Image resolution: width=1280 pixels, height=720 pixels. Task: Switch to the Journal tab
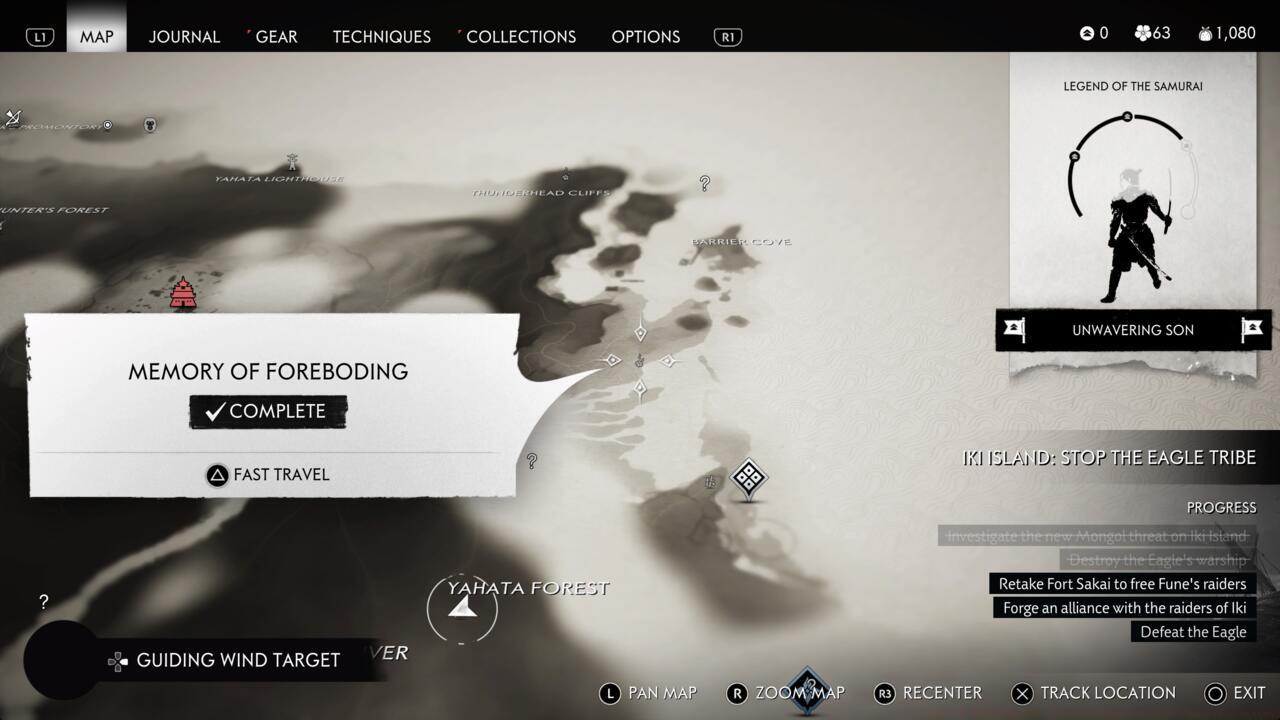184,36
